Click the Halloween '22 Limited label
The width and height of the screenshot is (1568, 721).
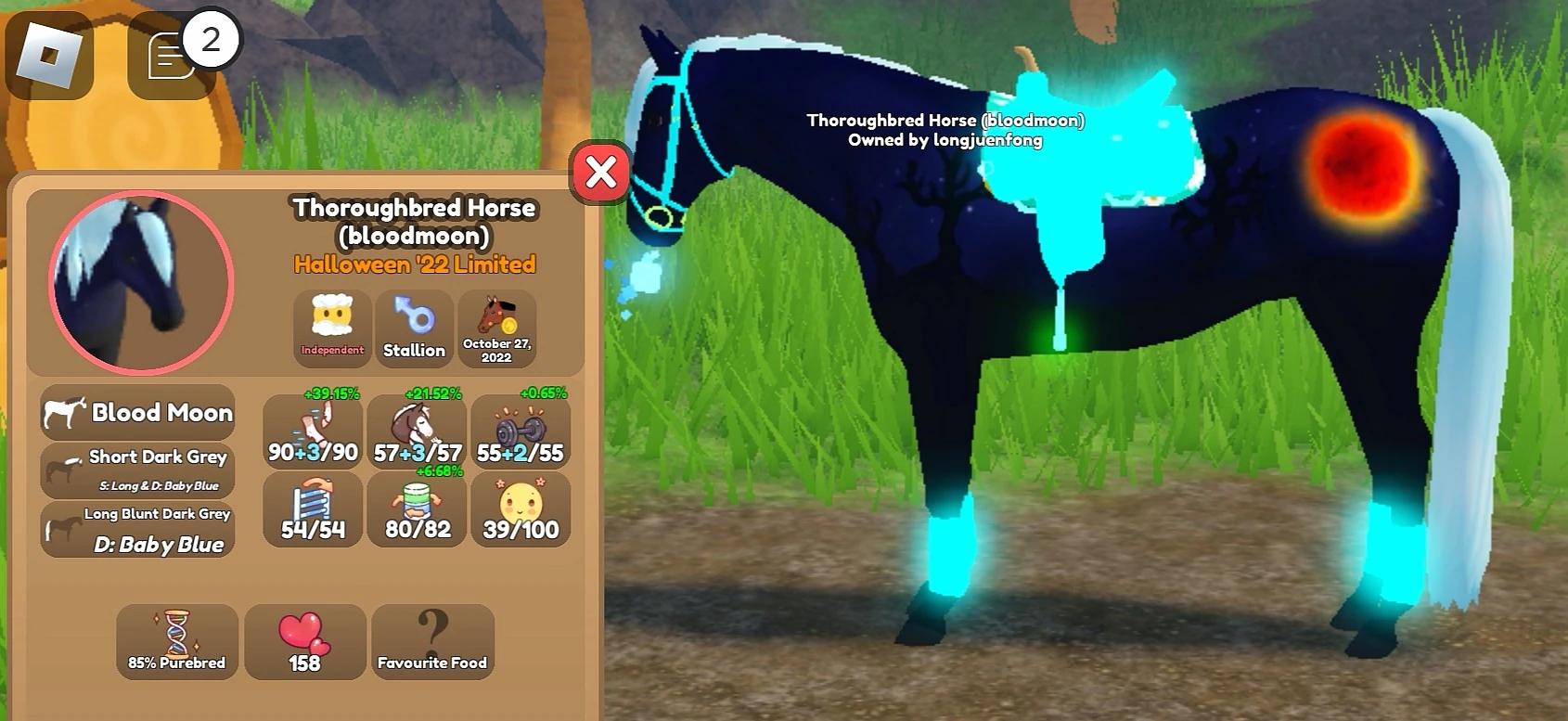413,264
